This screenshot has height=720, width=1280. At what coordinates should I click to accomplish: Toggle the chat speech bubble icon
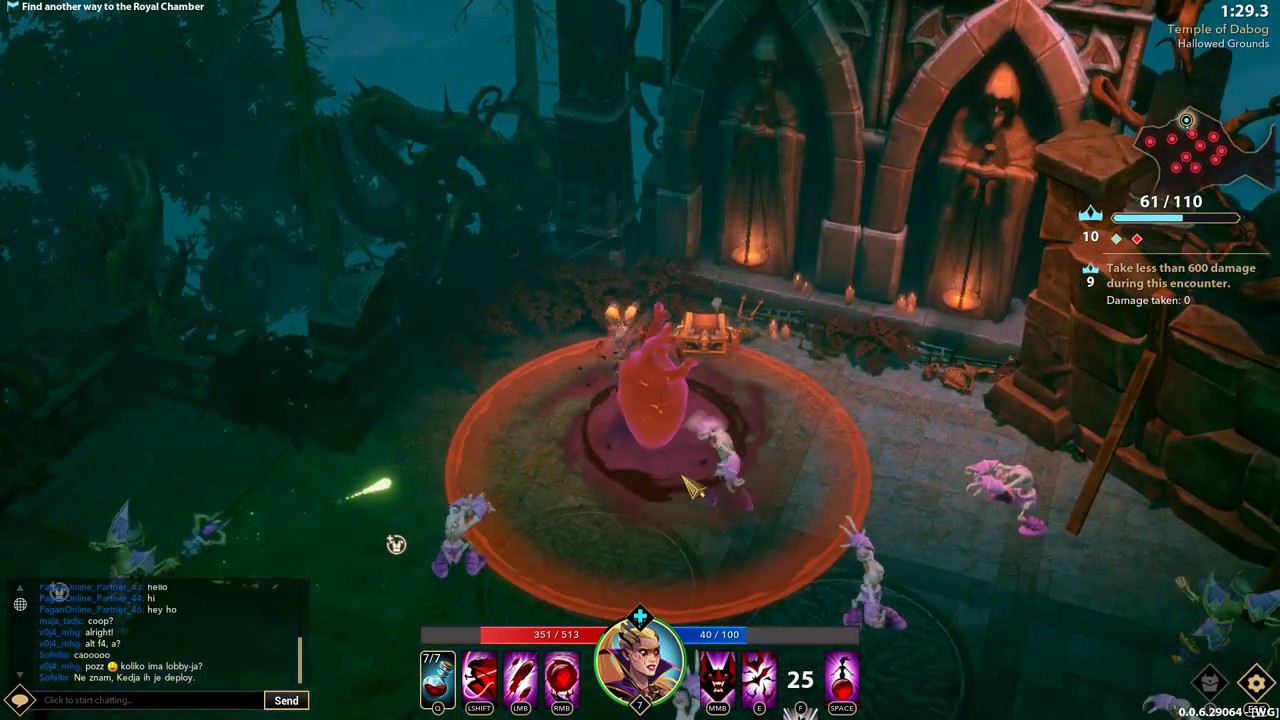[20, 700]
